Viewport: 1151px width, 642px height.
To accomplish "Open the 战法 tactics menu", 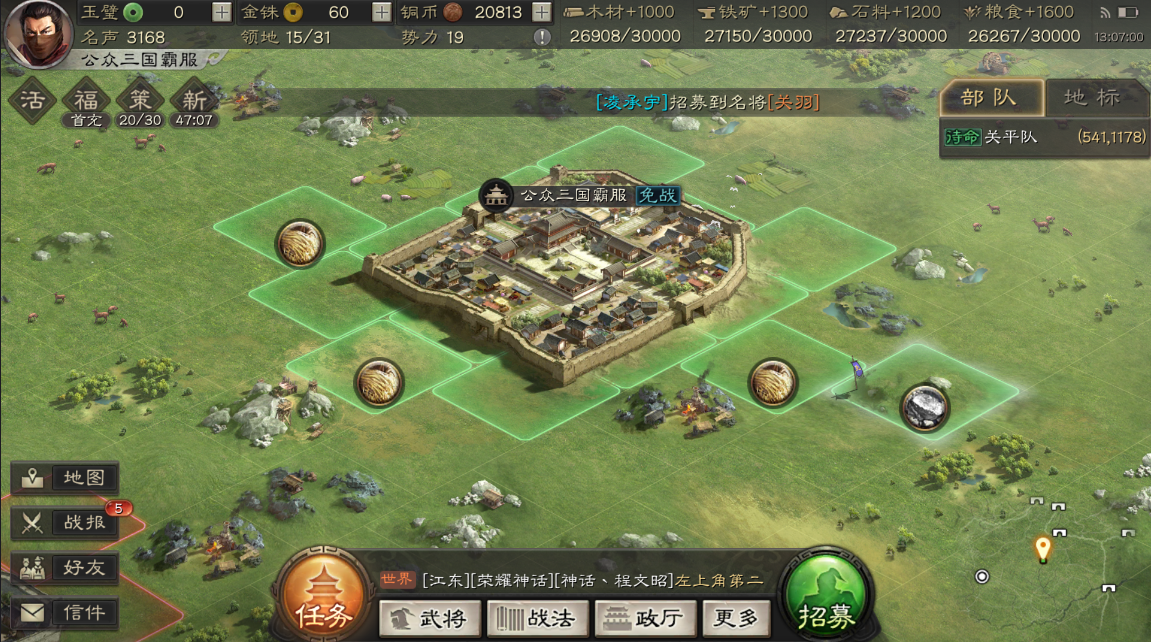I will click(x=535, y=618).
